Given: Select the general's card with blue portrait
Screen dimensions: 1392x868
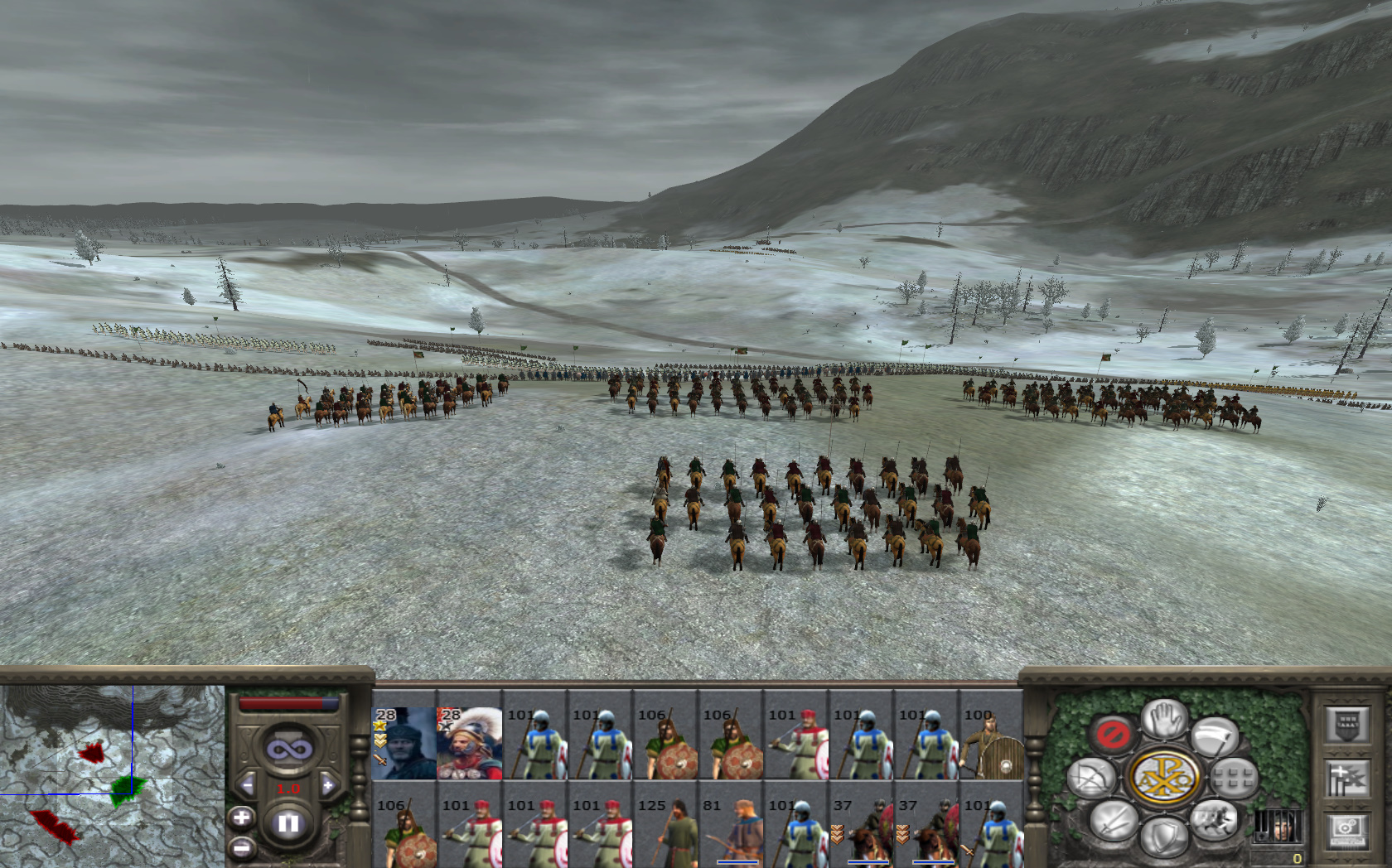Looking at the screenshot, I should pos(404,743).
